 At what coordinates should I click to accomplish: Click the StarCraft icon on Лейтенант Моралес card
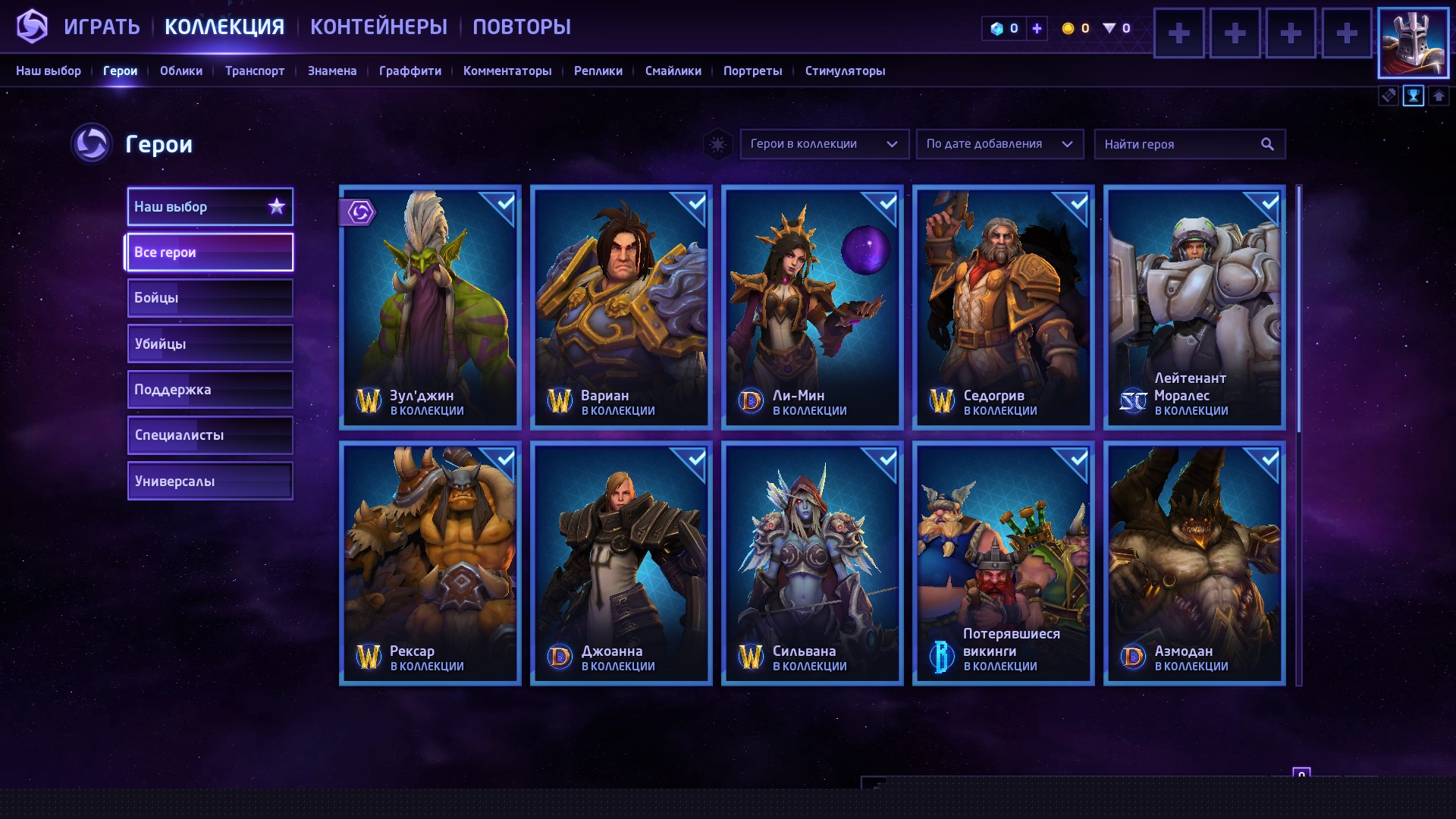pyautogui.click(x=1134, y=401)
